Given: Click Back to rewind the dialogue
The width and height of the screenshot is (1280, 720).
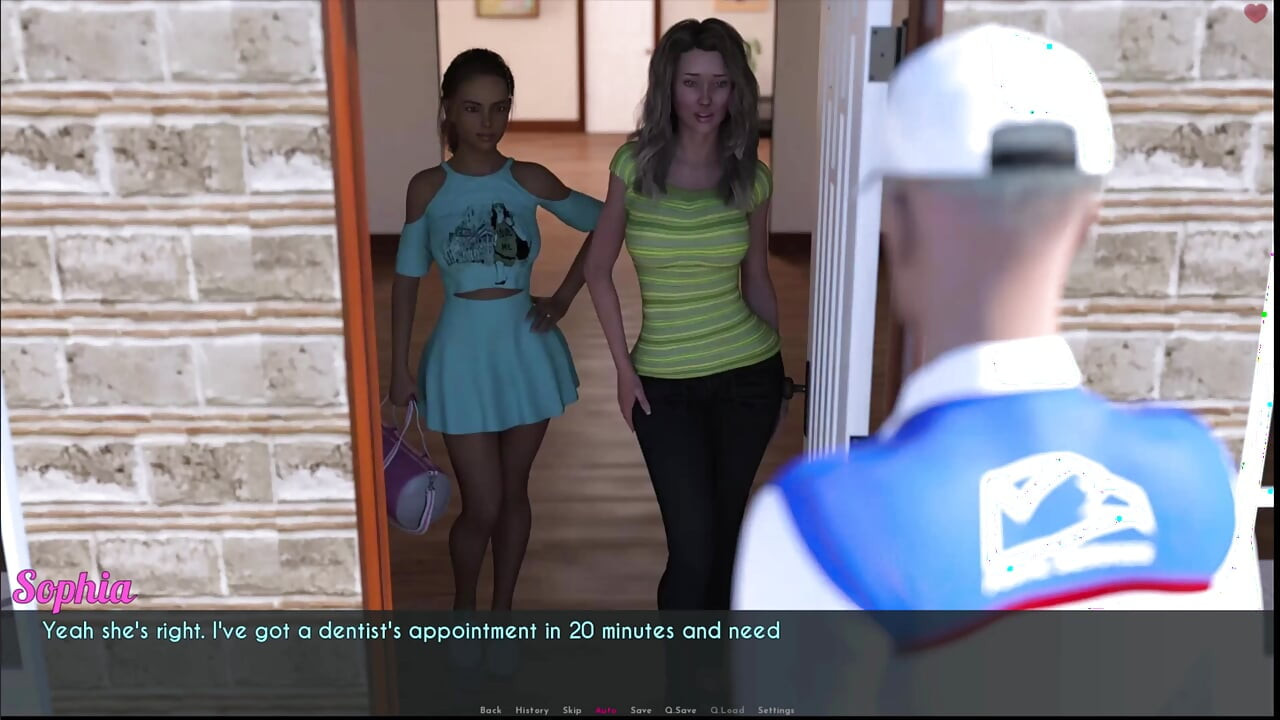Looking at the screenshot, I should point(491,709).
